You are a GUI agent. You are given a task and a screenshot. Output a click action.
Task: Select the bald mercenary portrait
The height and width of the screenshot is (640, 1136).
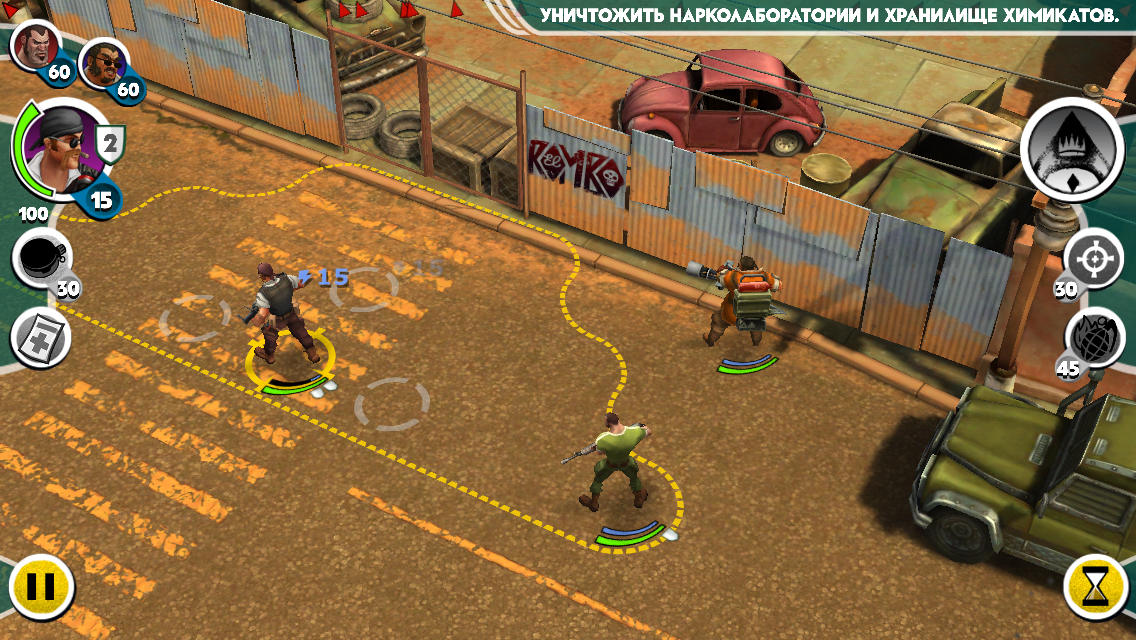(34, 44)
